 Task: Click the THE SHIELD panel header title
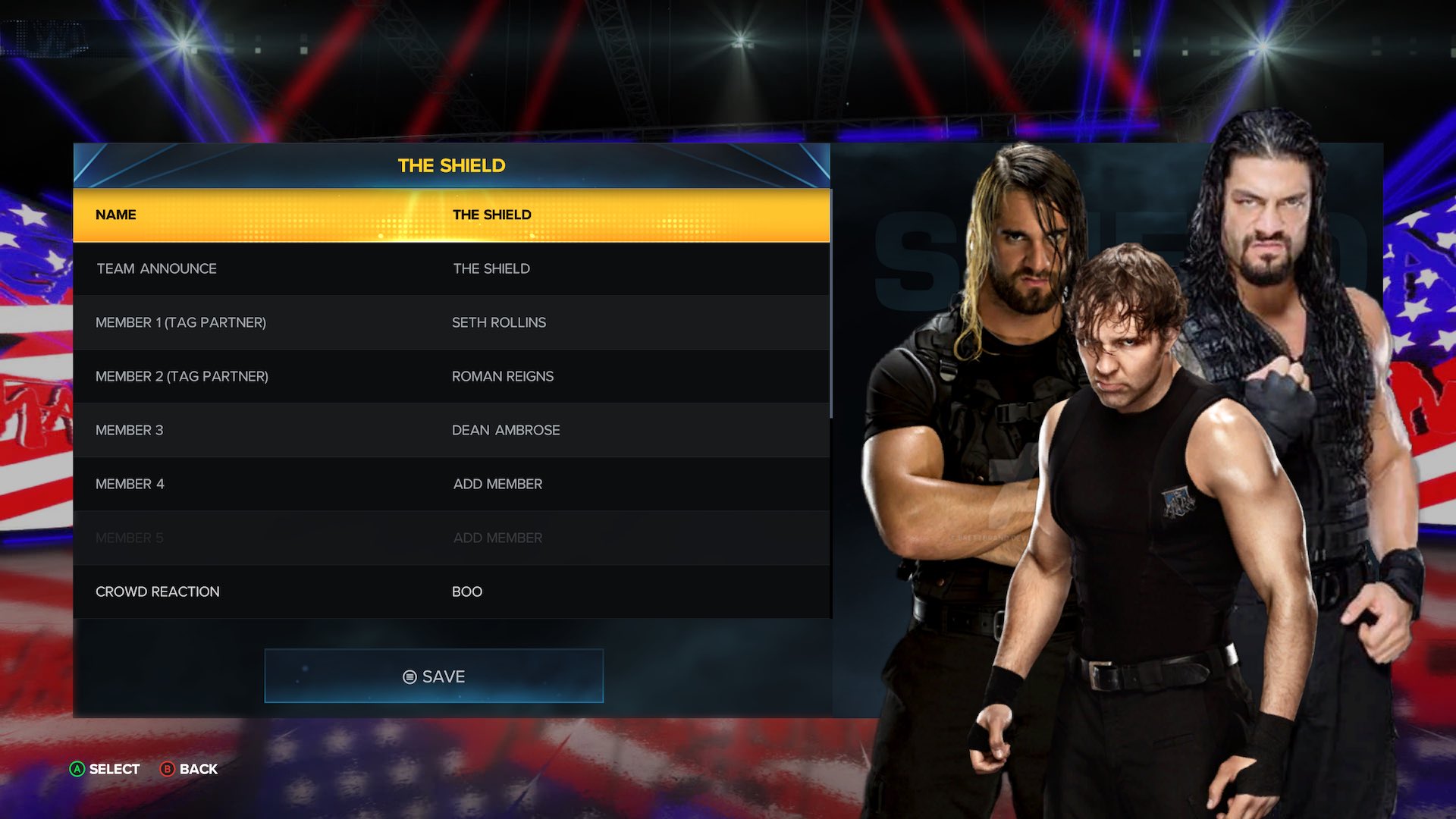(x=452, y=165)
